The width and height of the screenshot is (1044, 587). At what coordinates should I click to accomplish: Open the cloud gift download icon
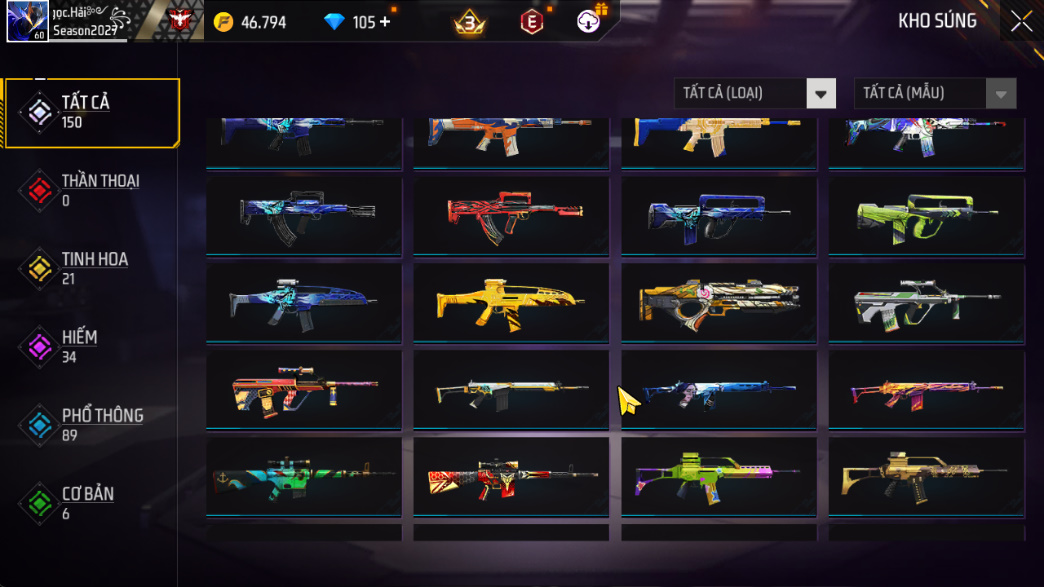point(589,20)
